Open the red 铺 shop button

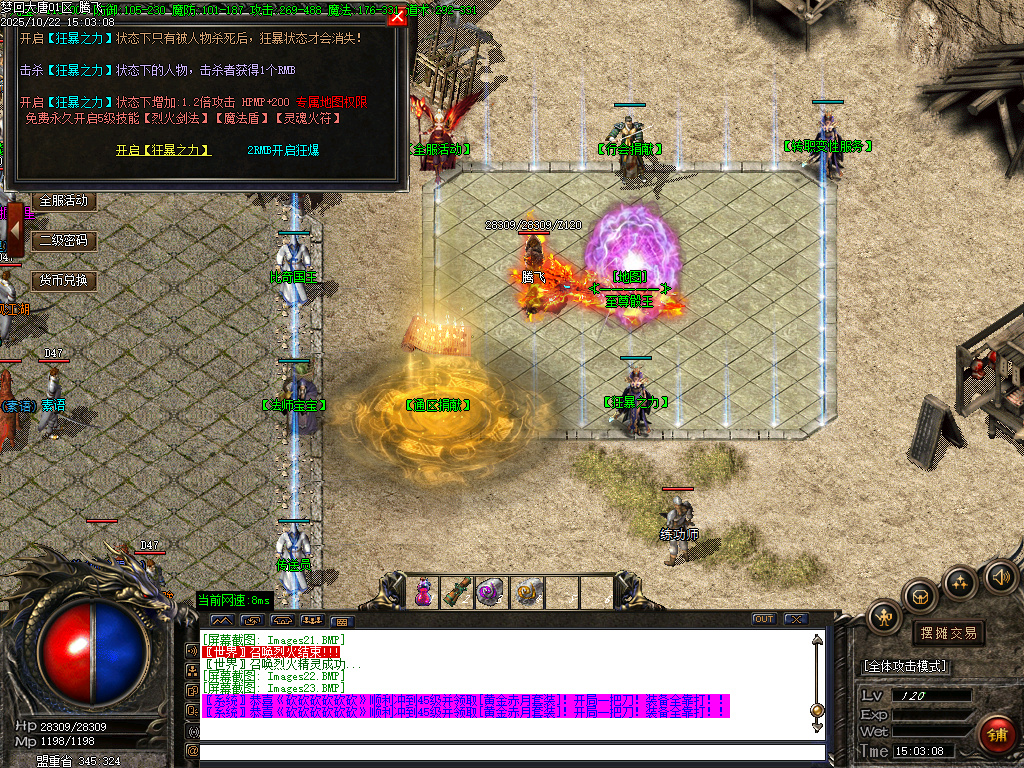coord(996,735)
